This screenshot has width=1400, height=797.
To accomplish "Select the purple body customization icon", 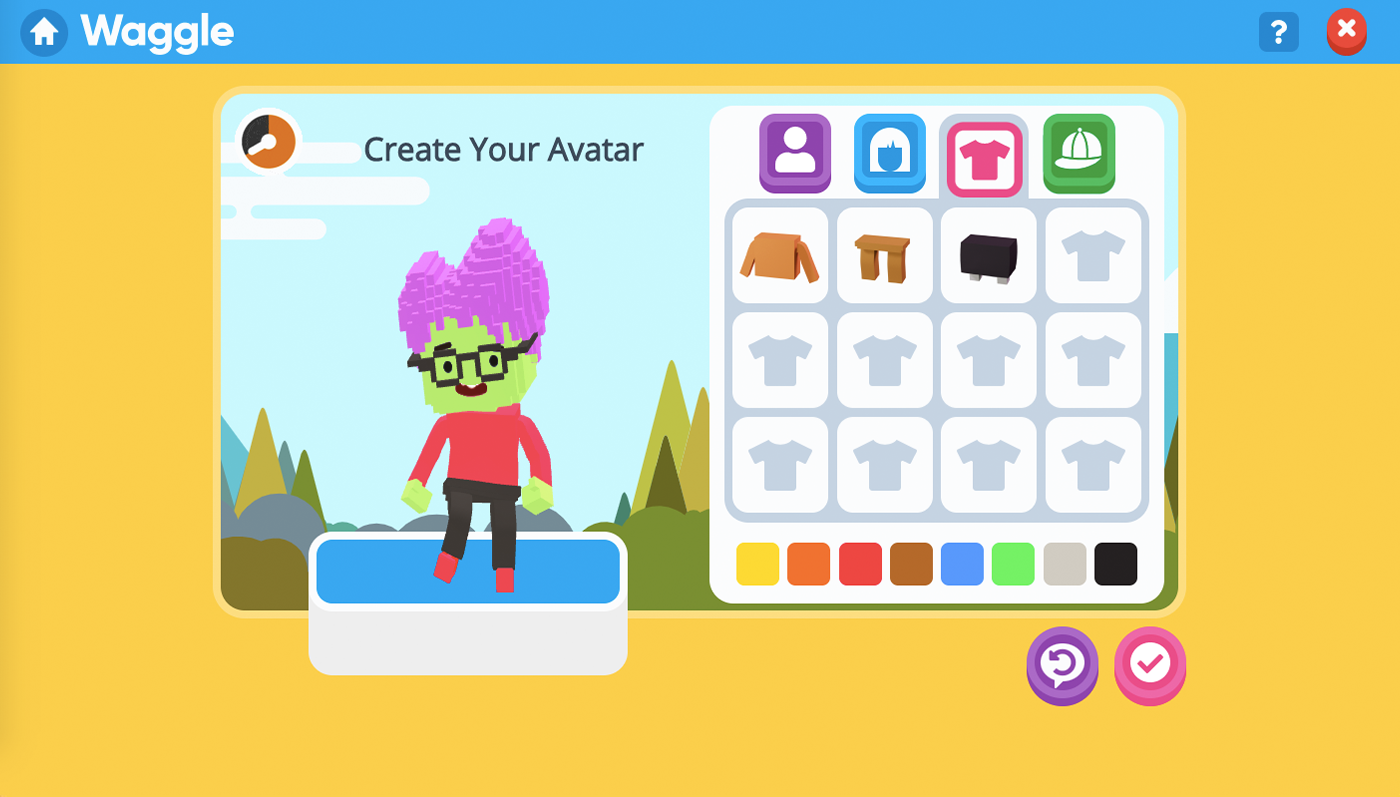I will click(794, 154).
